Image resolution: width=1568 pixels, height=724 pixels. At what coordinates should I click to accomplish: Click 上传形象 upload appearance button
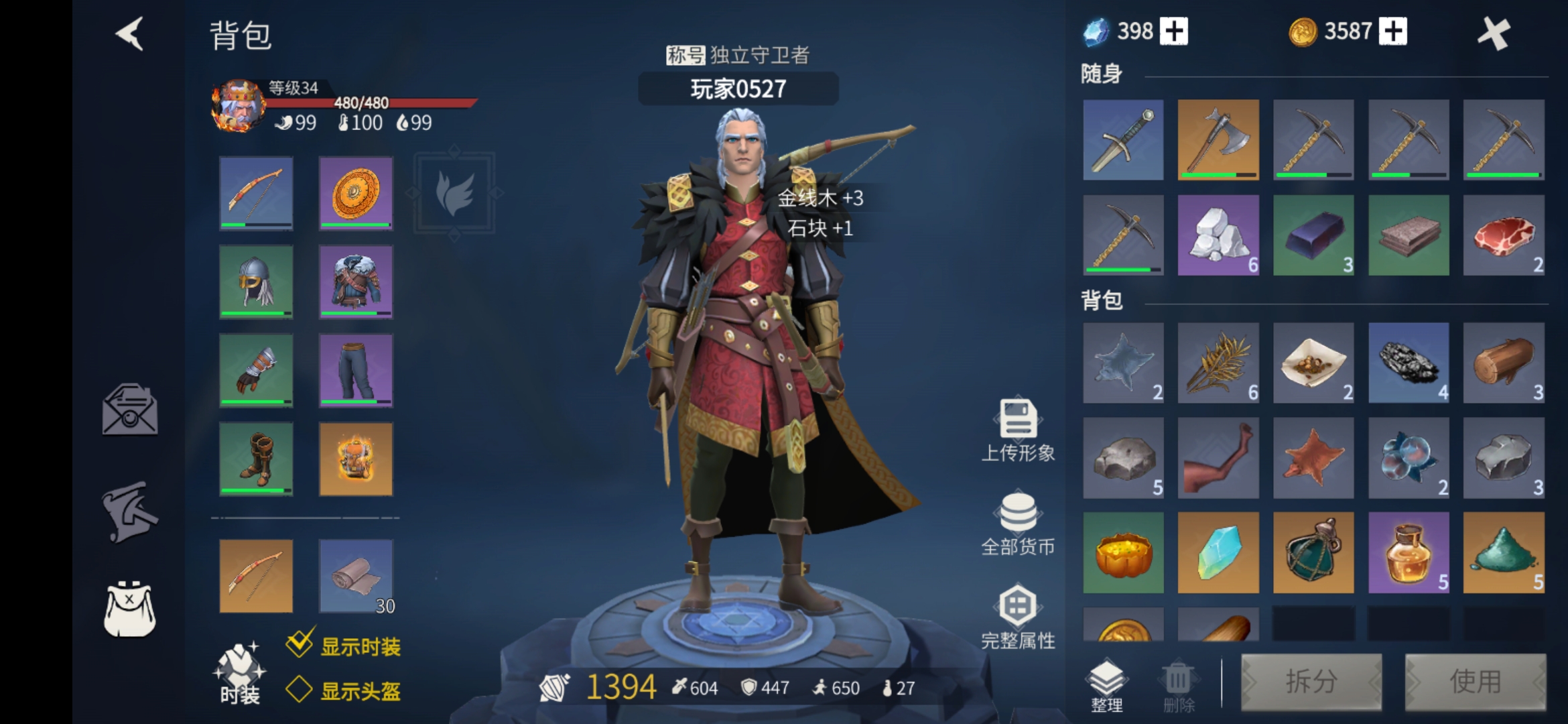1018,430
